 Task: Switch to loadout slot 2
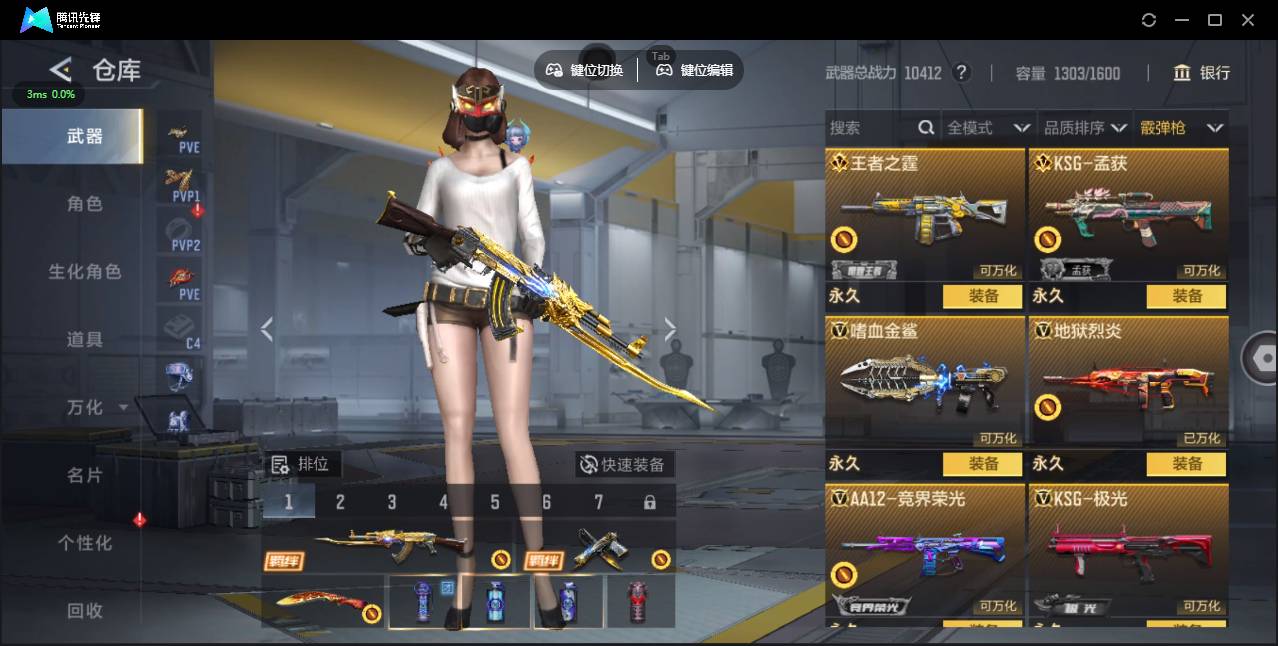340,502
